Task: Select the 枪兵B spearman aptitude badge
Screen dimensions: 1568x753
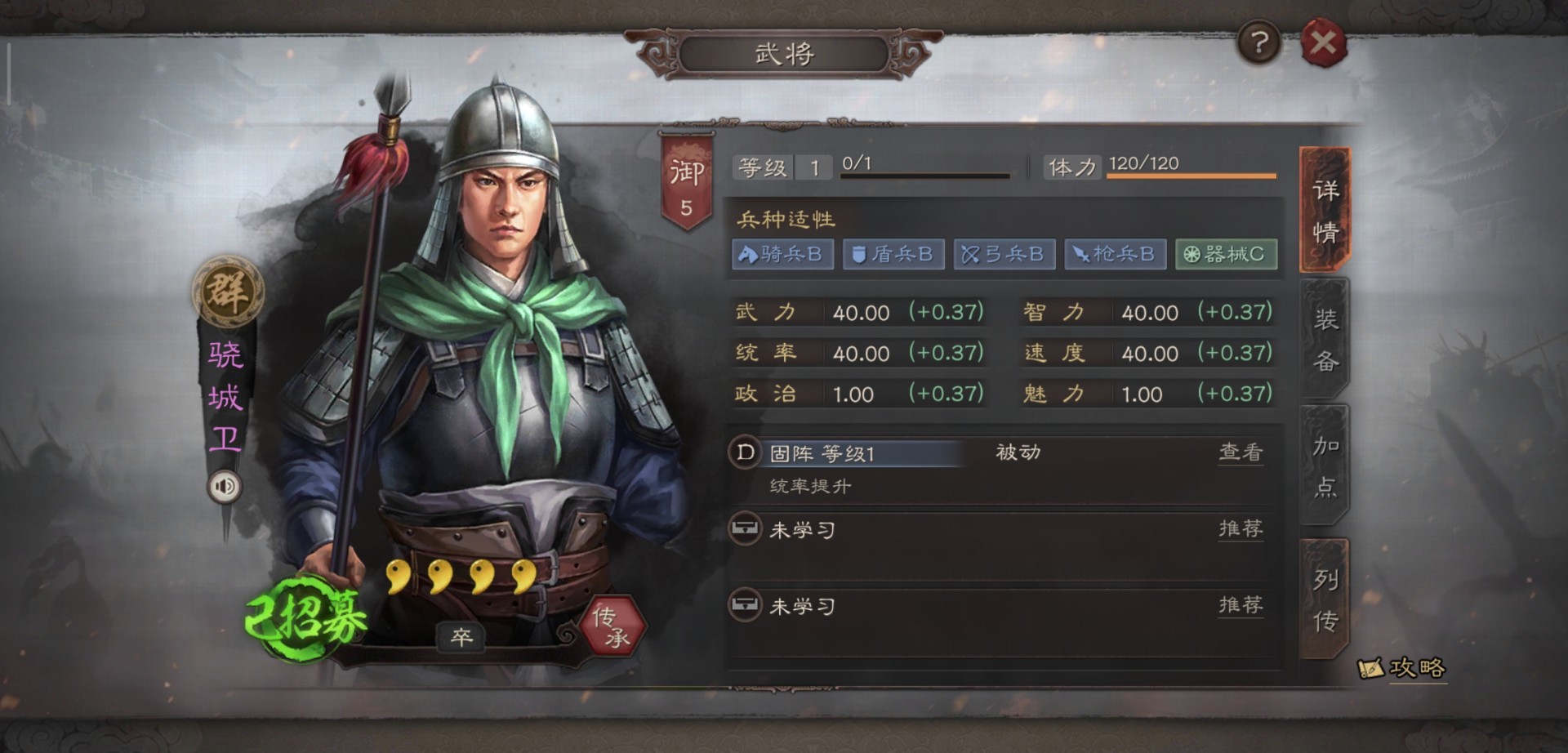Action: (1116, 254)
